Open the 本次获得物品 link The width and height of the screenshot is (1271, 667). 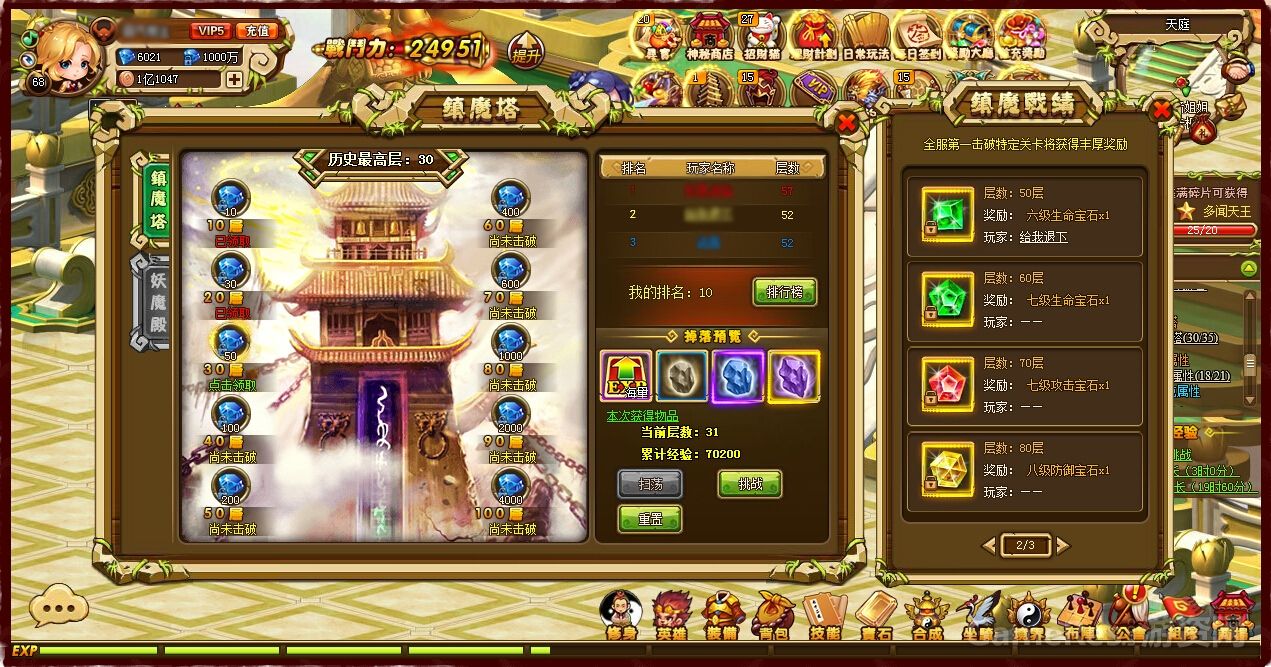642,416
